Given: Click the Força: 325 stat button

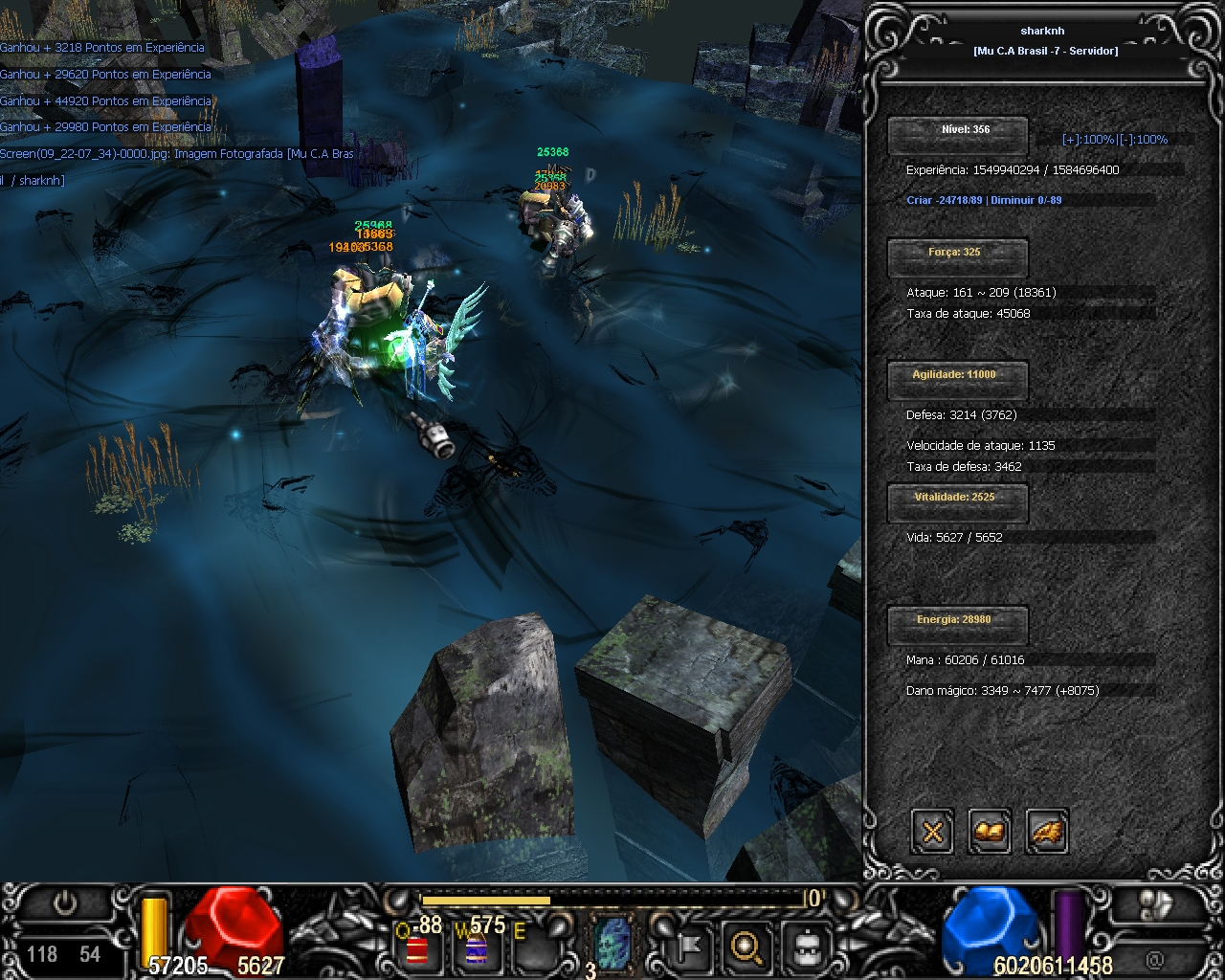Looking at the screenshot, I should pos(957,255).
